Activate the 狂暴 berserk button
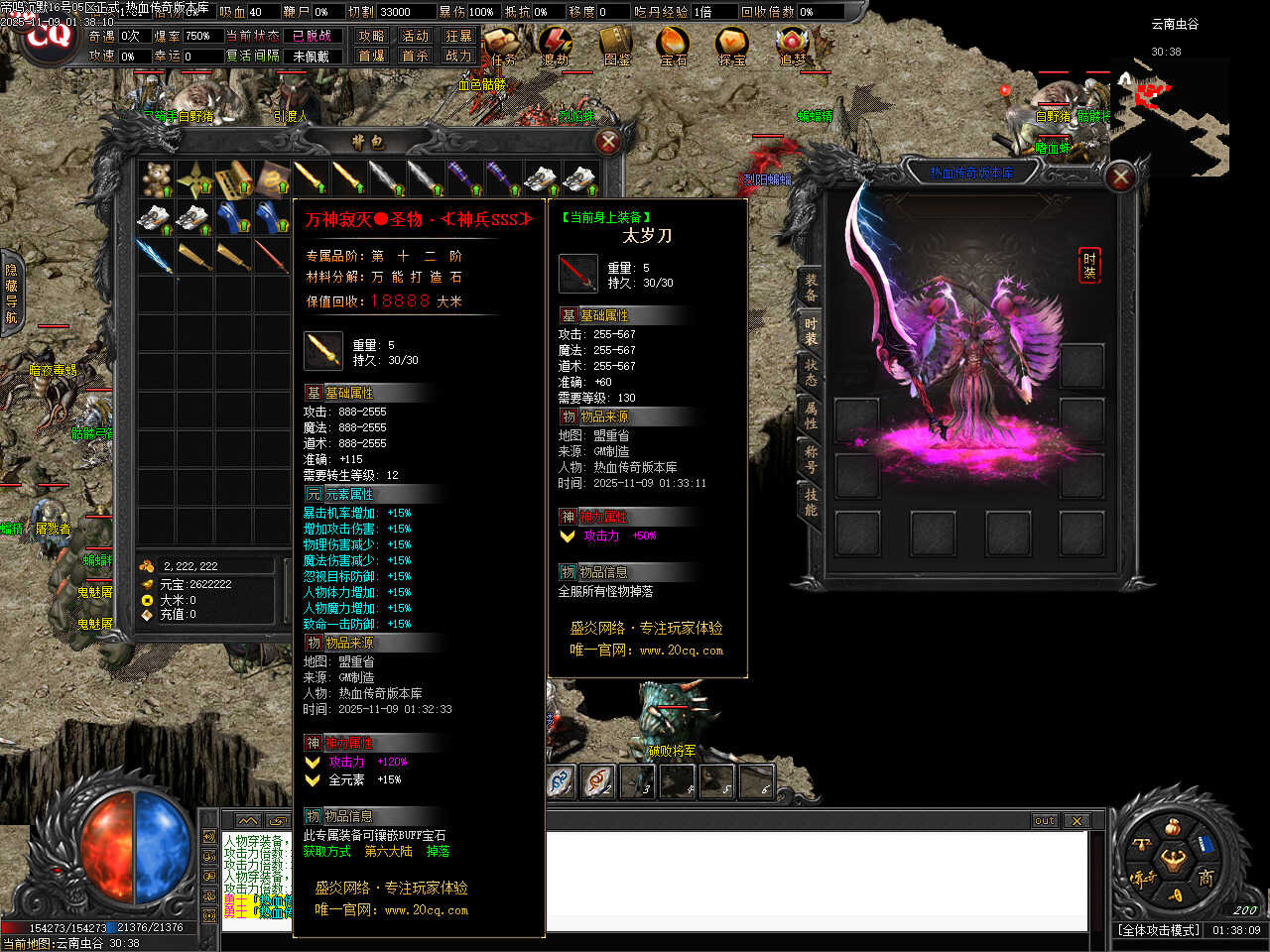 [458, 36]
